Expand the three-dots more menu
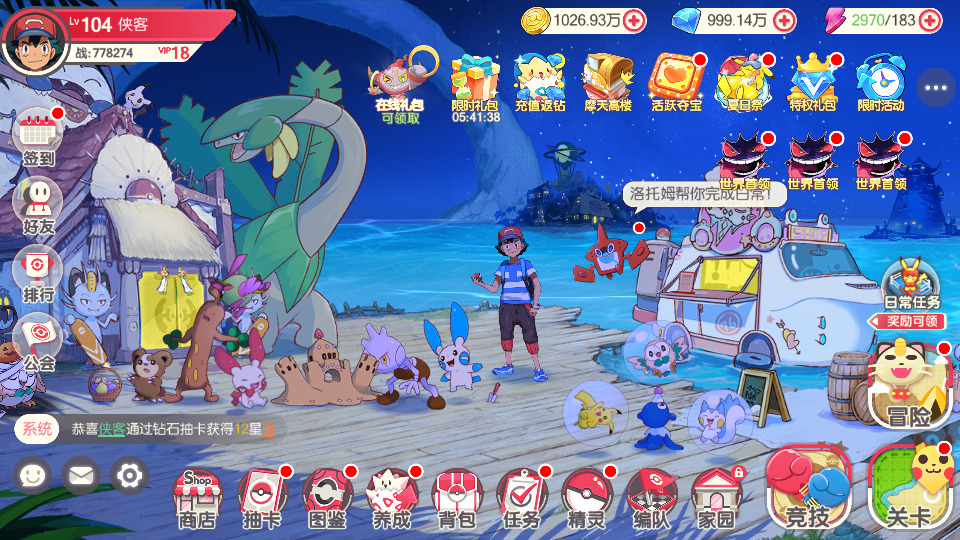Screen dimensions: 960x540 936,88
